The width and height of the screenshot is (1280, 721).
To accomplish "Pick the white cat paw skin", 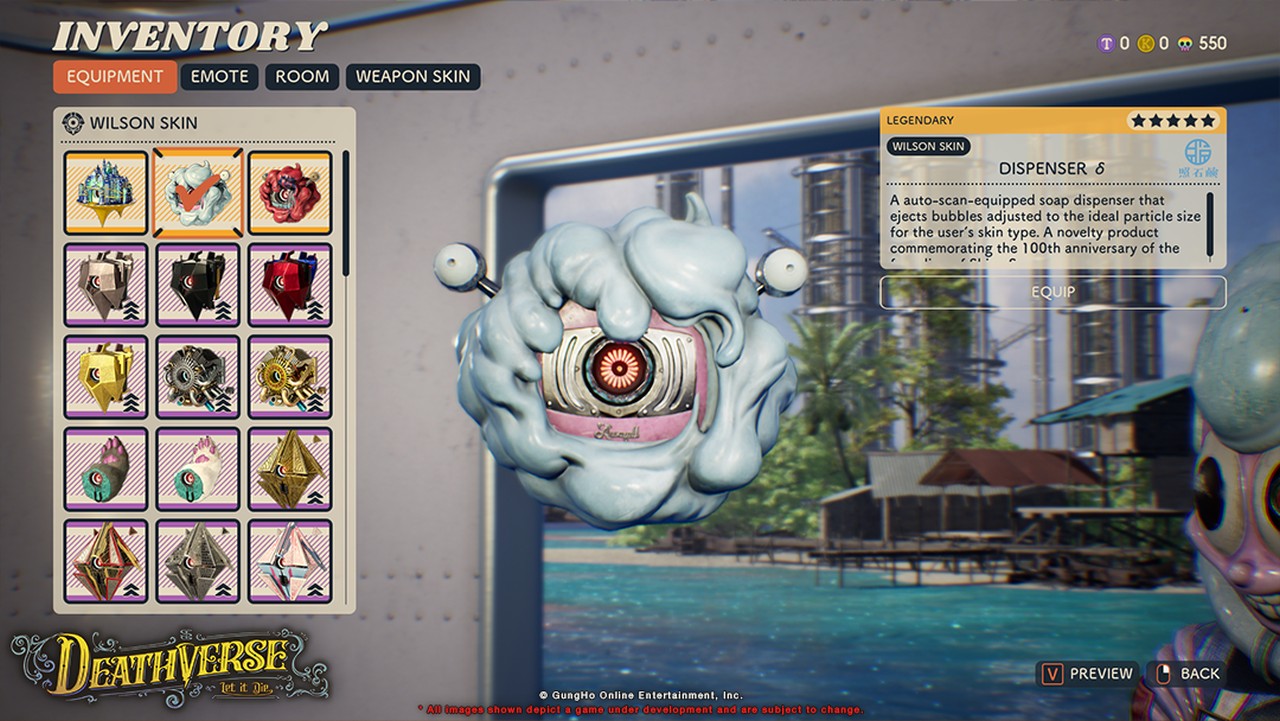I will (198, 469).
